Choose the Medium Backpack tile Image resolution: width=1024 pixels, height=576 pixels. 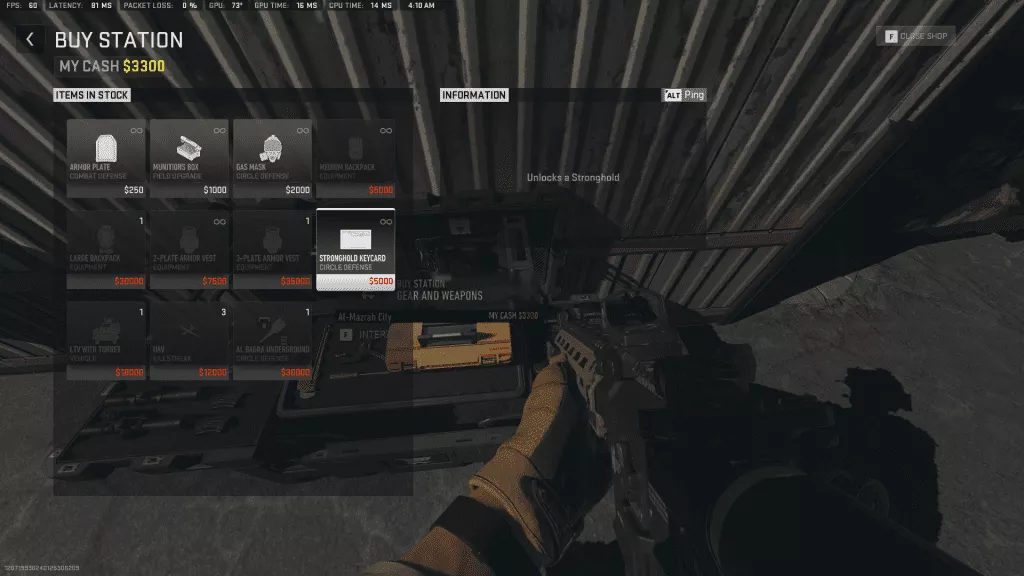[355, 159]
